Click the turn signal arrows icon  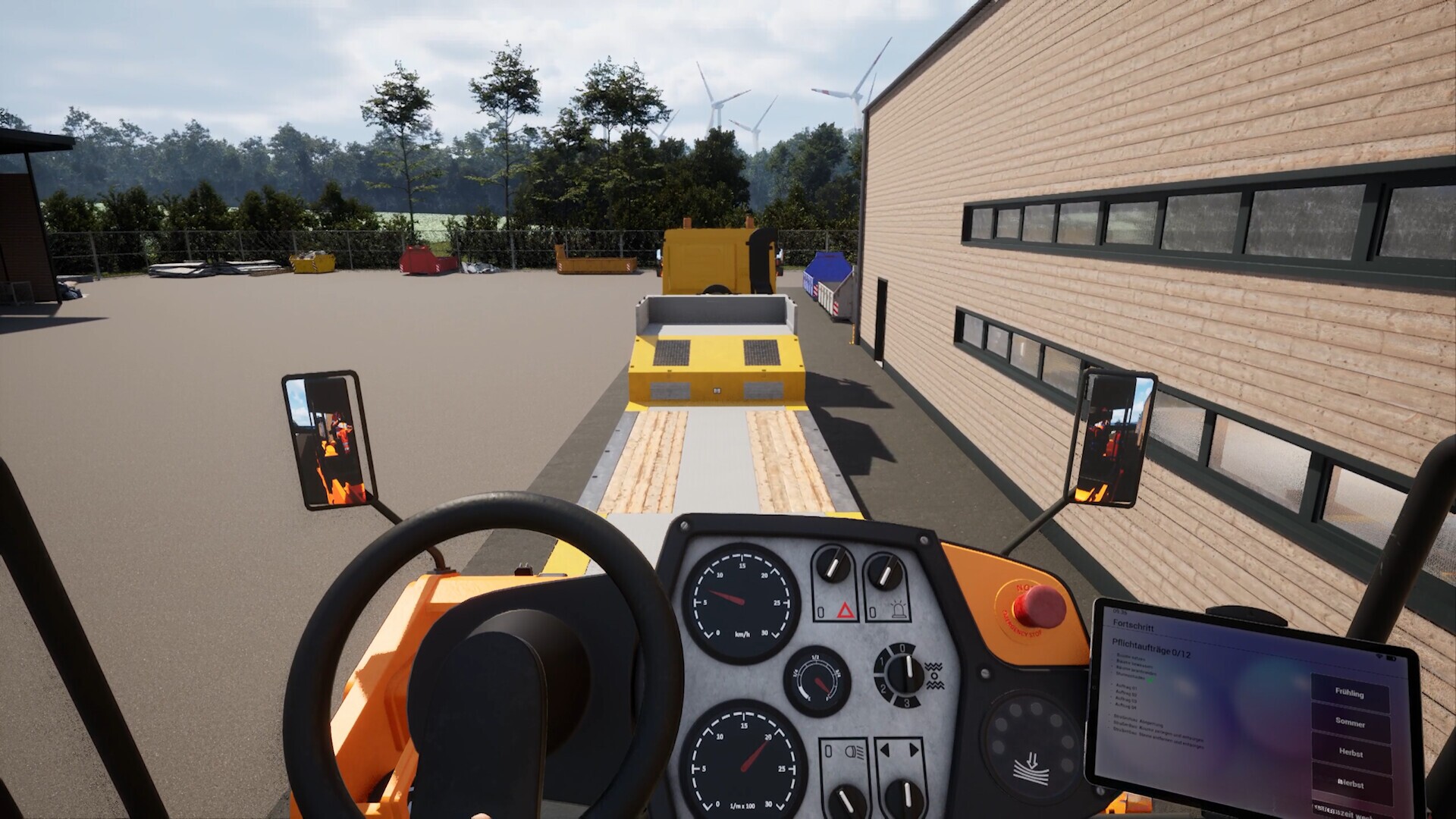tap(900, 748)
